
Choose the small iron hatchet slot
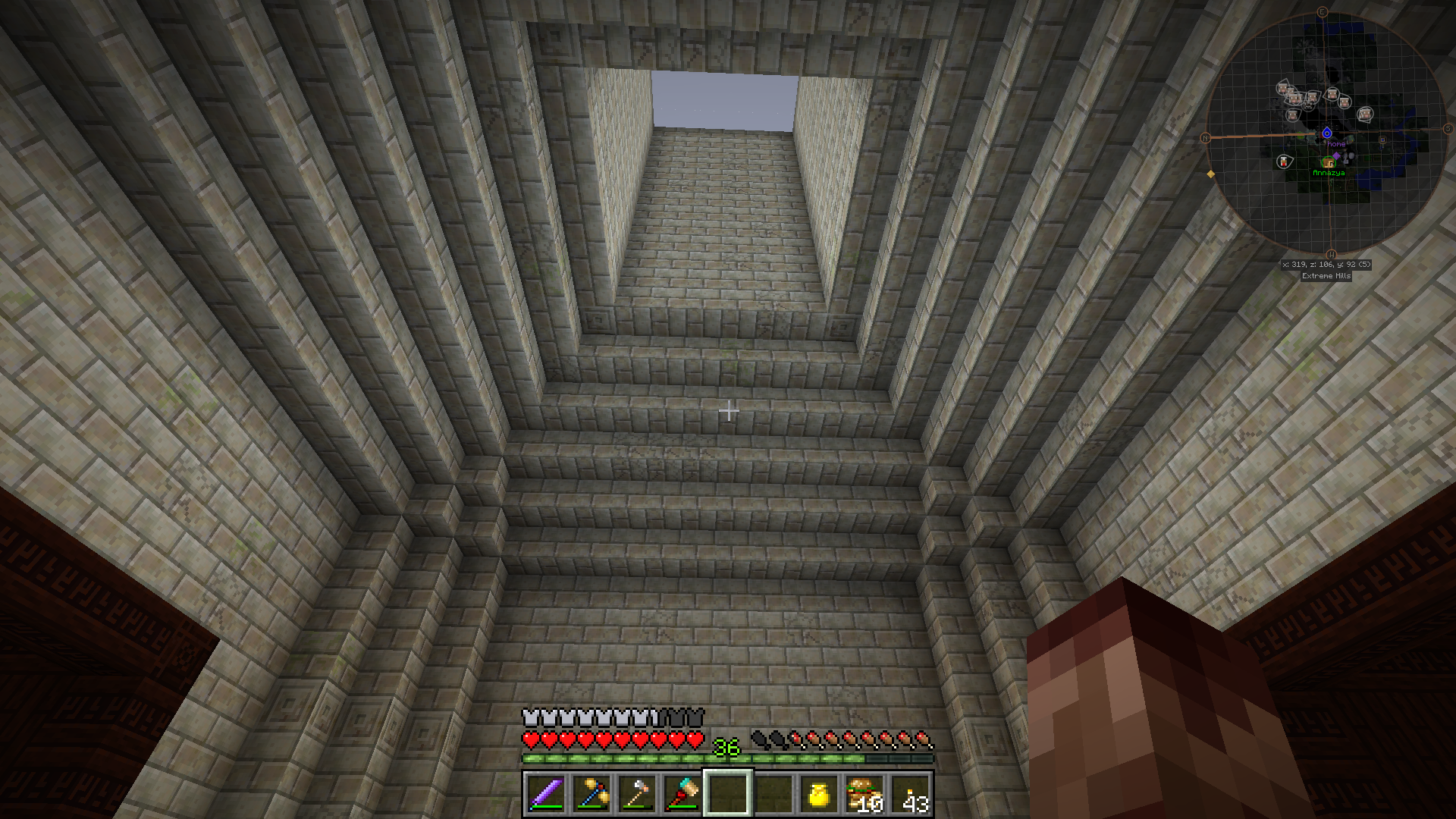(x=636, y=794)
